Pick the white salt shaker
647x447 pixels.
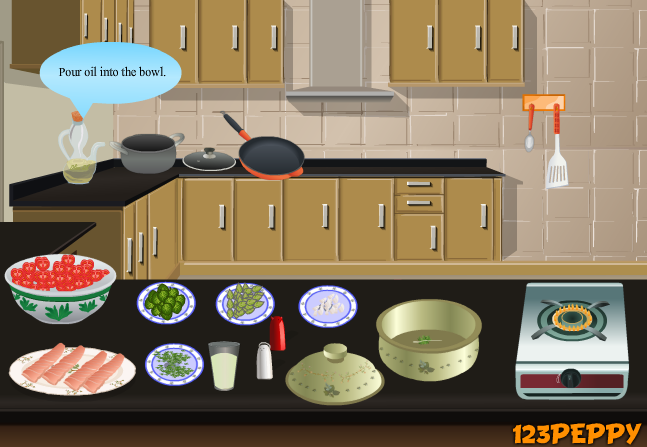coord(264,361)
